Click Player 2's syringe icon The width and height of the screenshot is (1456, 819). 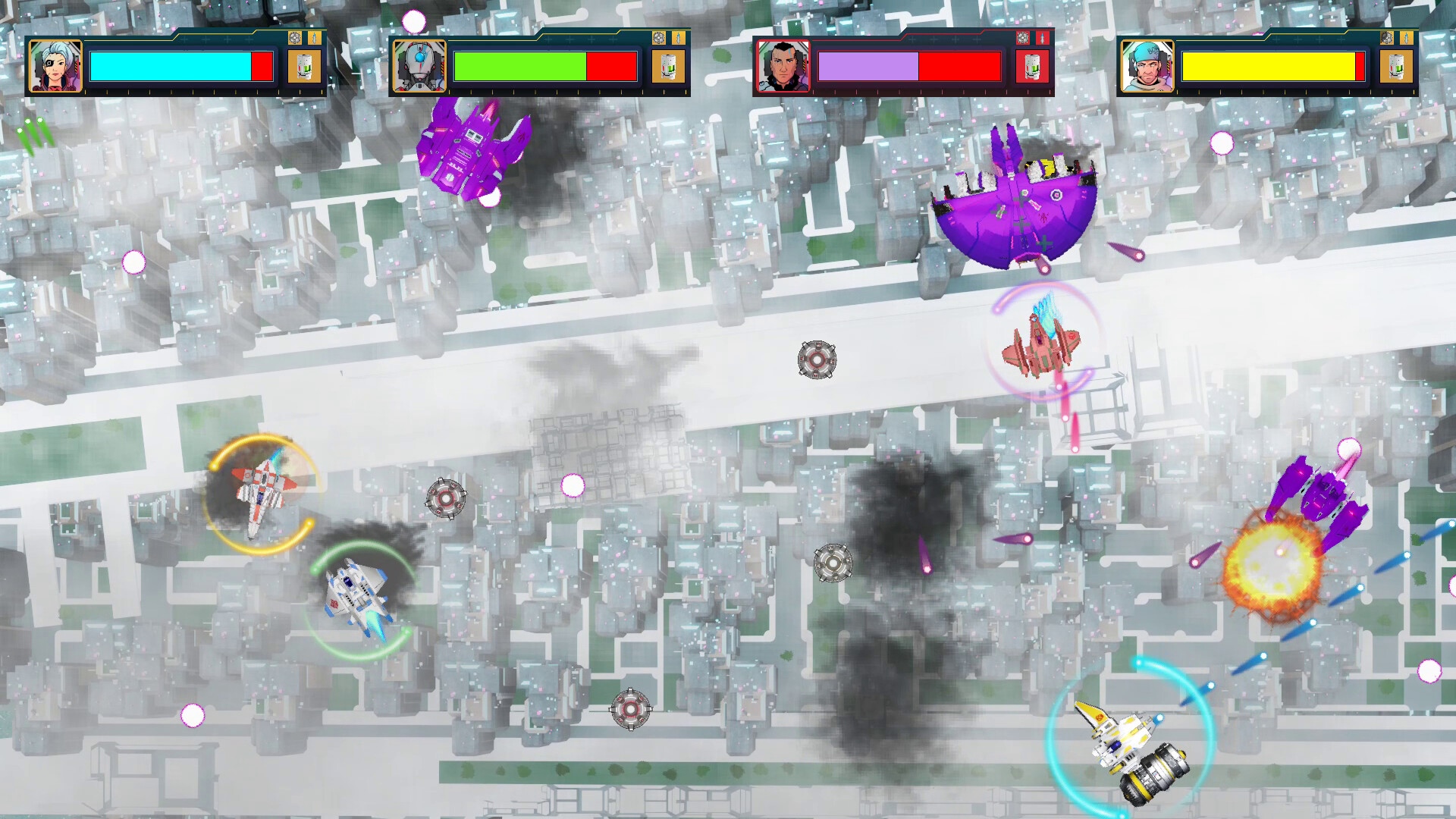tap(678, 38)
